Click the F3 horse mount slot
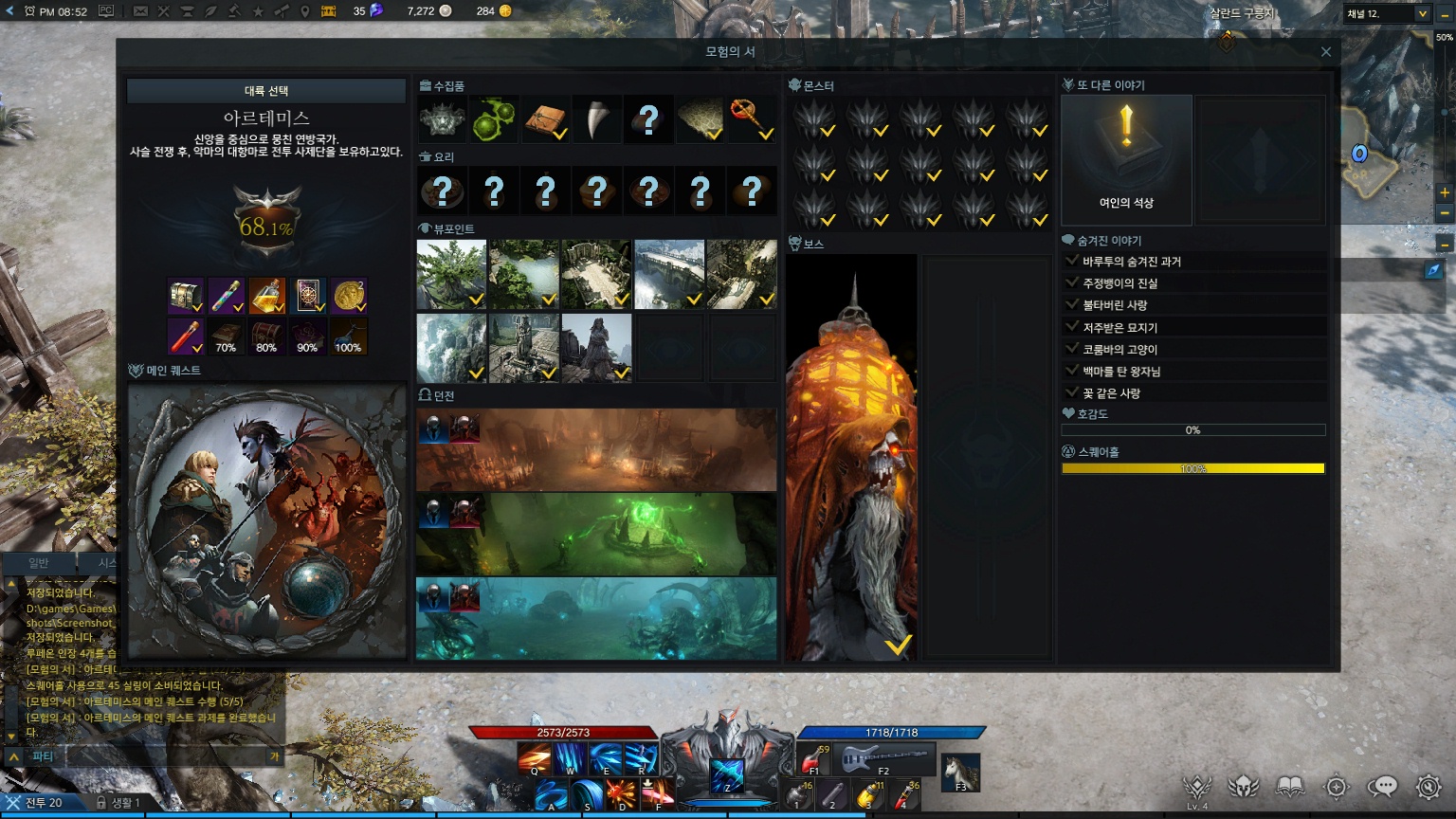The width and height of the screenshot is (1456, 819). point(961,772)
